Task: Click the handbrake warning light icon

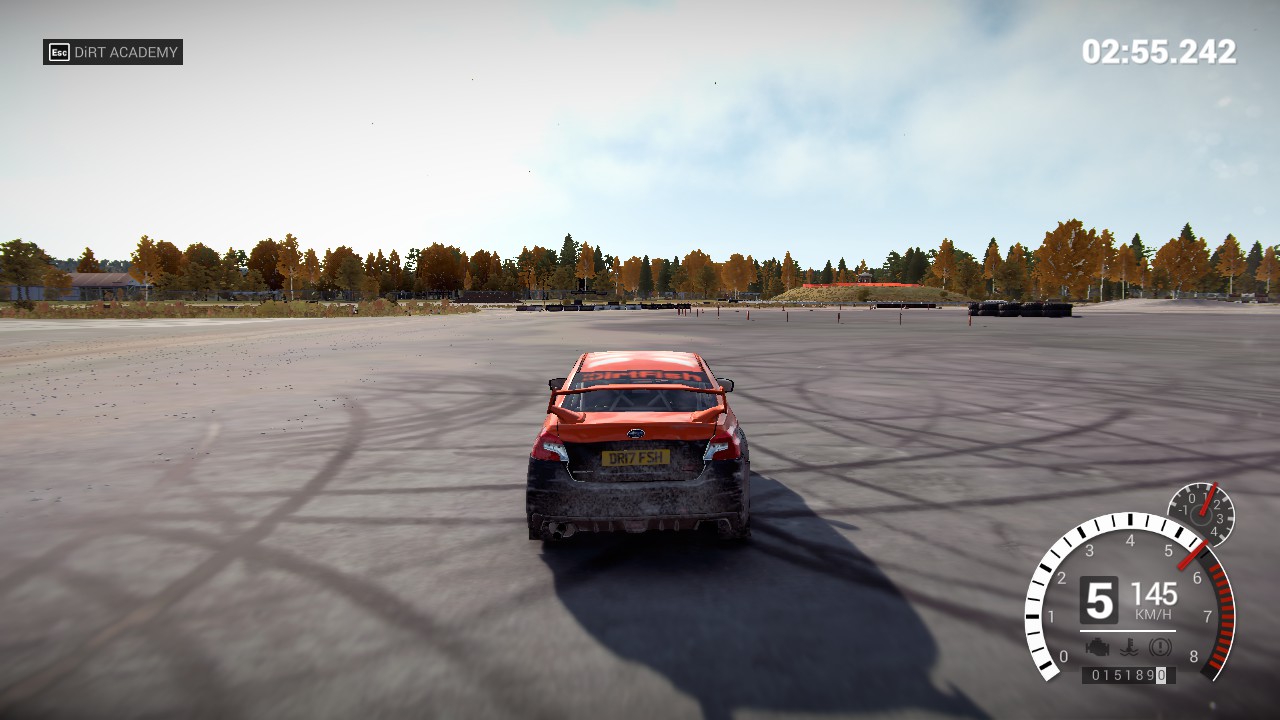Action: point(1160,647)
